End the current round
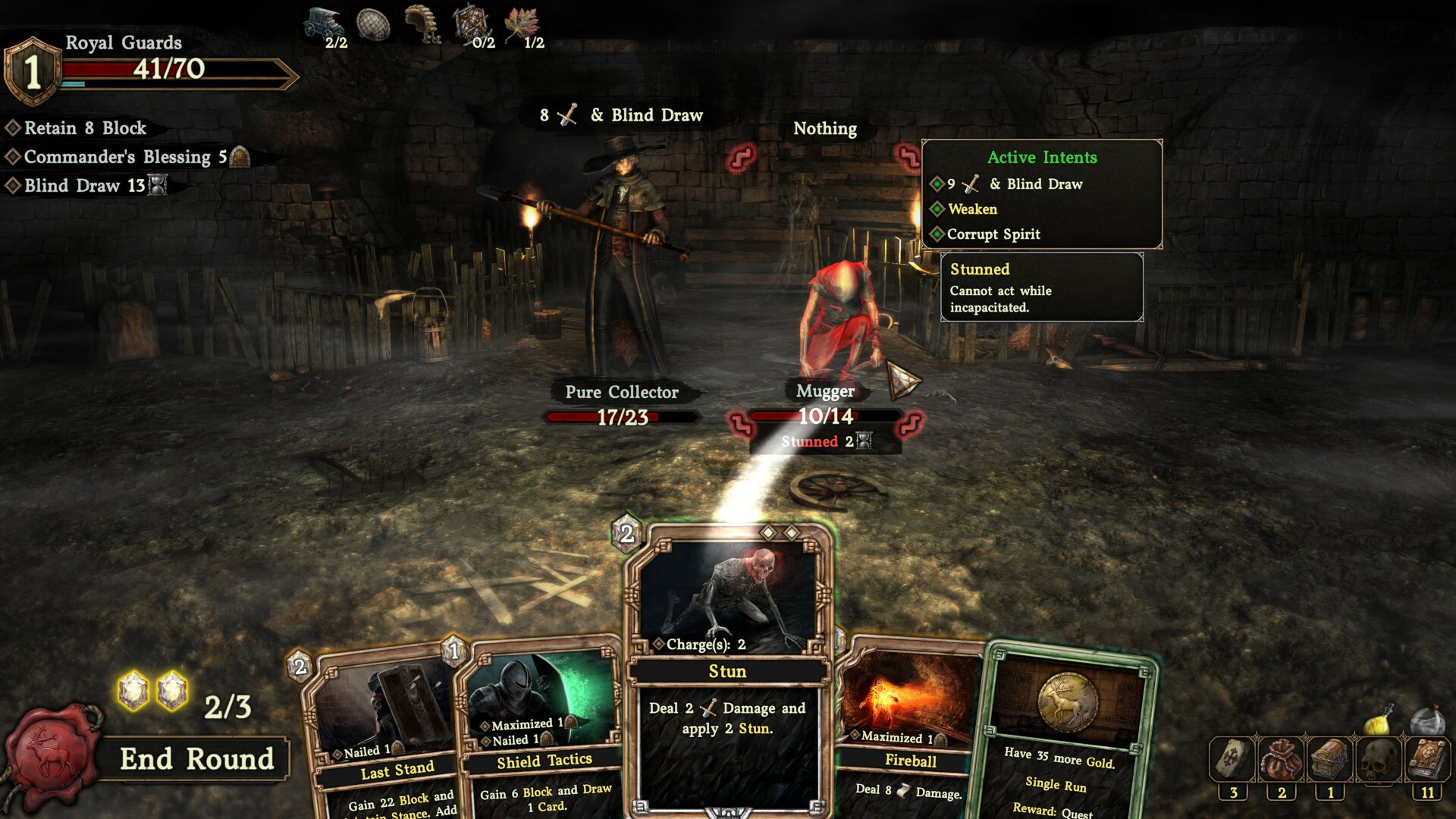 (196, 759)
